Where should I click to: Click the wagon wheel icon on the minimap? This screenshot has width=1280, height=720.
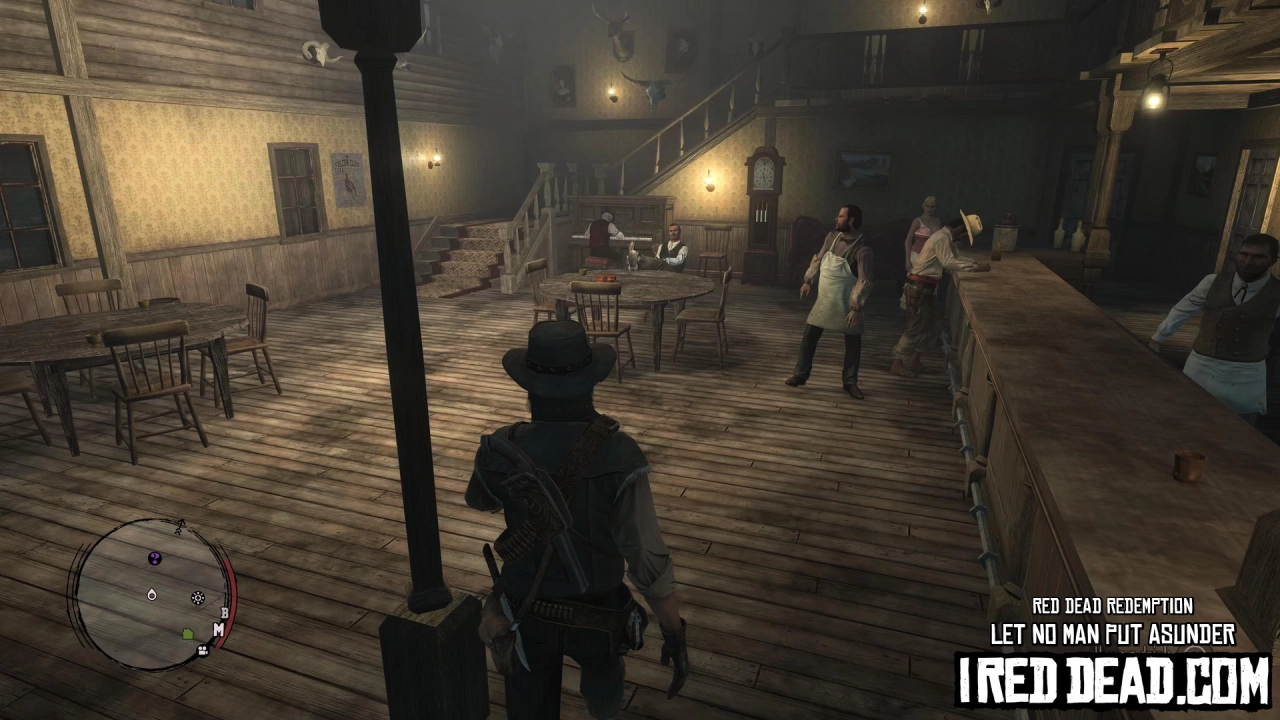(x=197, y=598)
